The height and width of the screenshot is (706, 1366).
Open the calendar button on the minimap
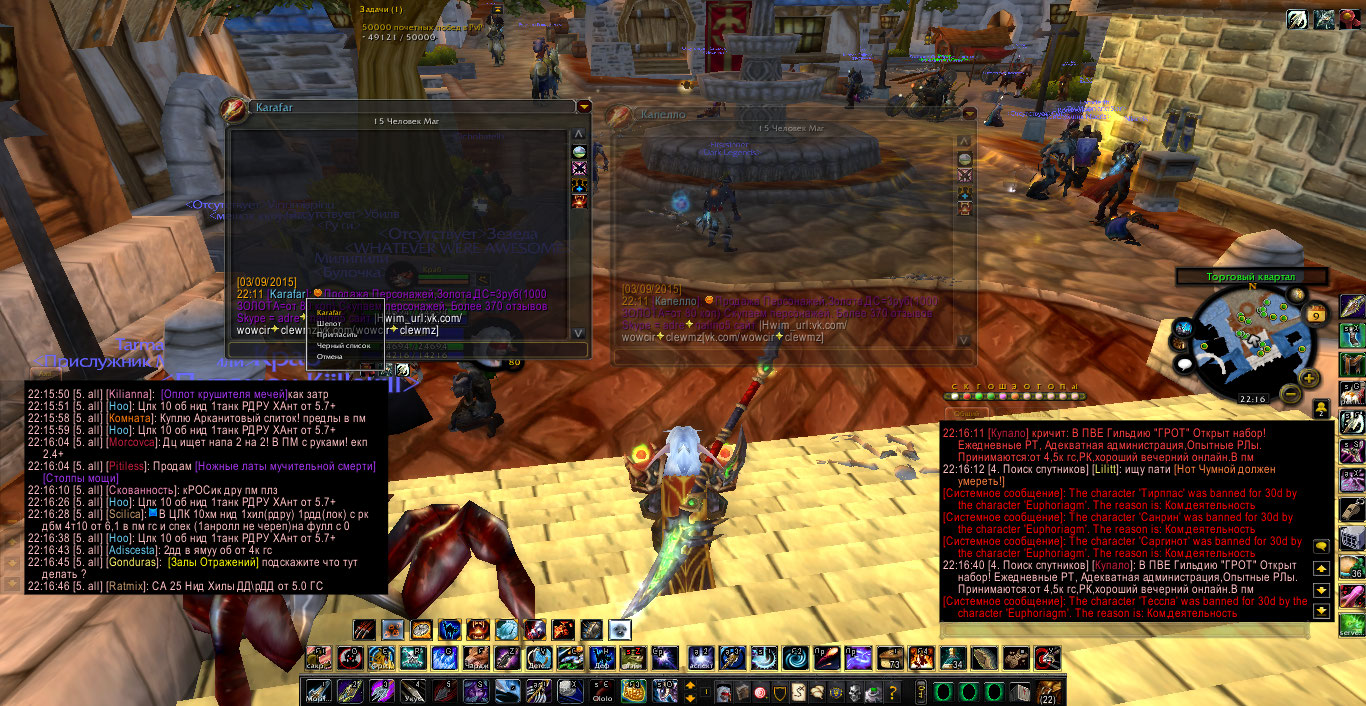point(1315,314)
